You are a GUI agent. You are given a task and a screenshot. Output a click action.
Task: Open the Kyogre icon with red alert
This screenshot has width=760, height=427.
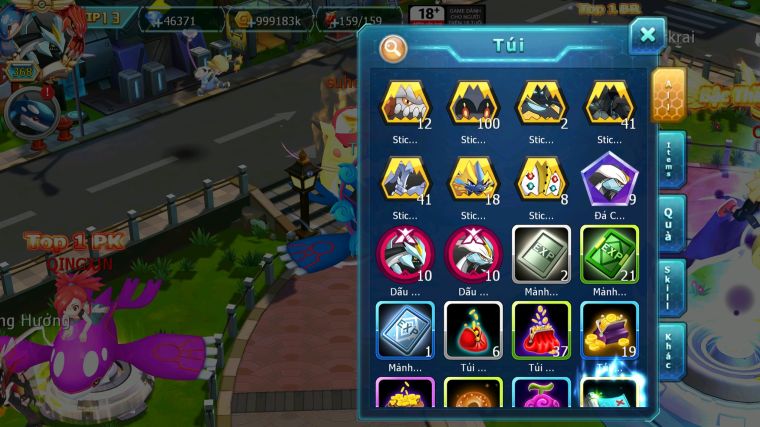pos(29,111)
